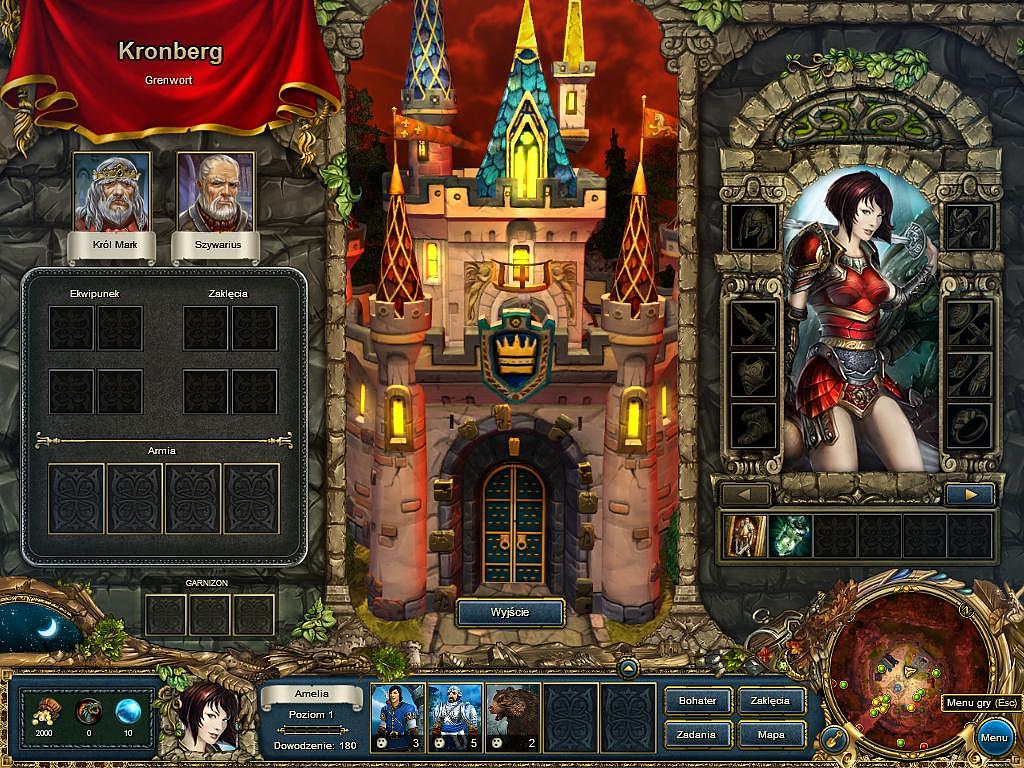Toggle the round up-arrow panel expander
Viewport: 1024px width, 768px height.
(x=628, y=668)
